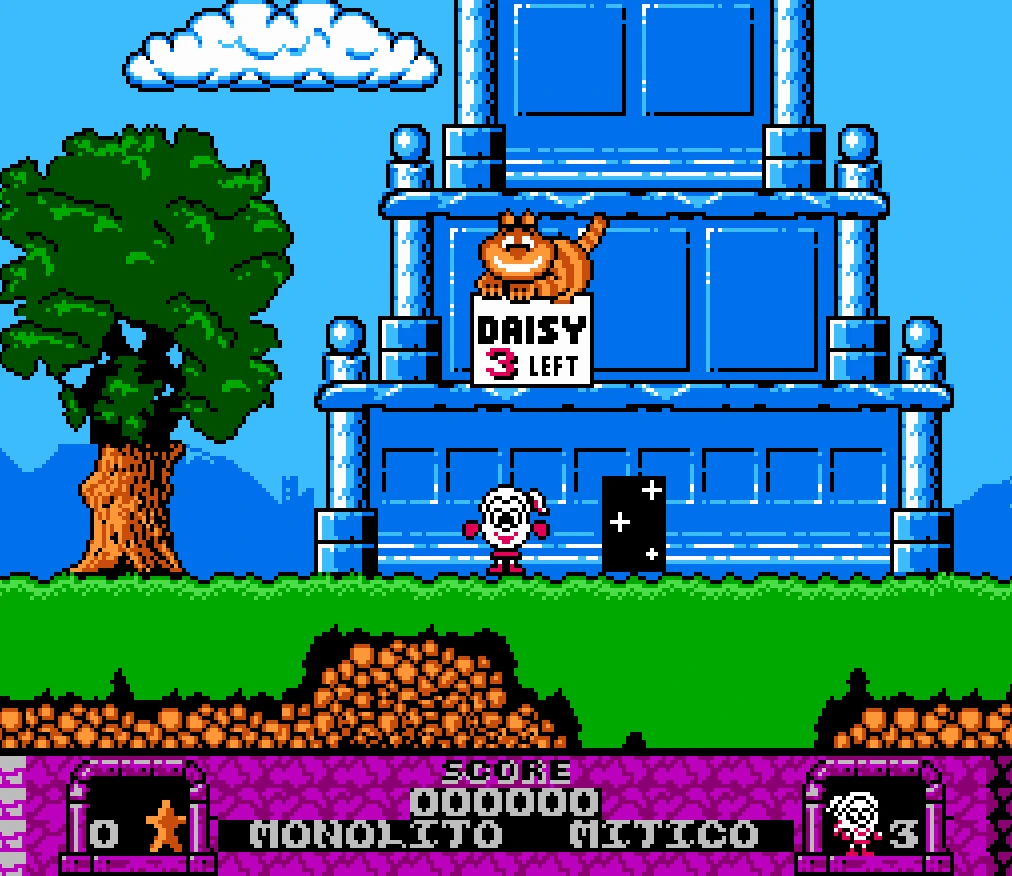The height and width of the screenshot is (876, 1012).
Task: Click the orange star collectible icon
Action: tap(164, 828)
